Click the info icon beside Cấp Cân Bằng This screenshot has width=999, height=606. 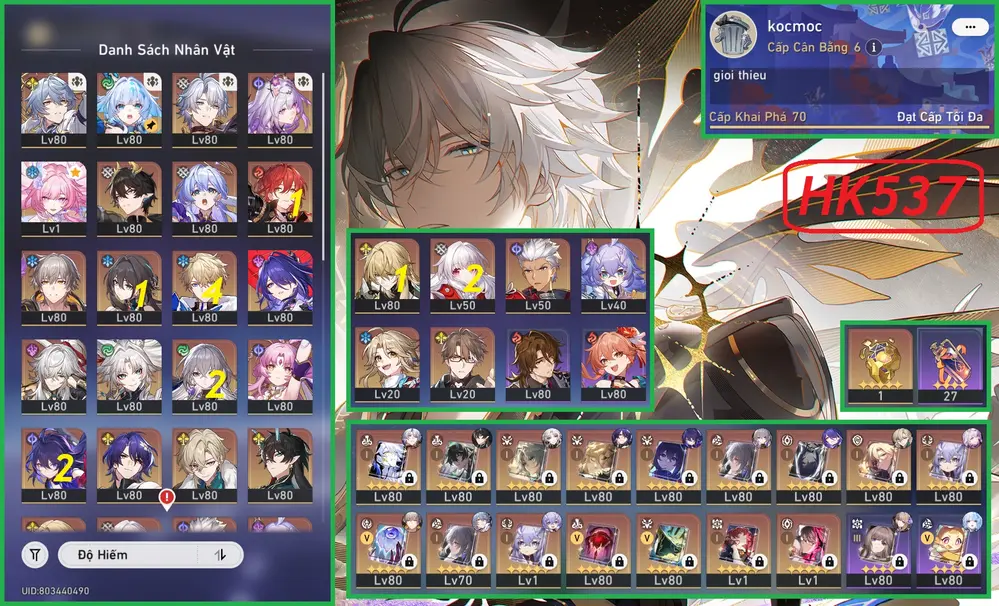pyautogui.click(x=874, y=47)
